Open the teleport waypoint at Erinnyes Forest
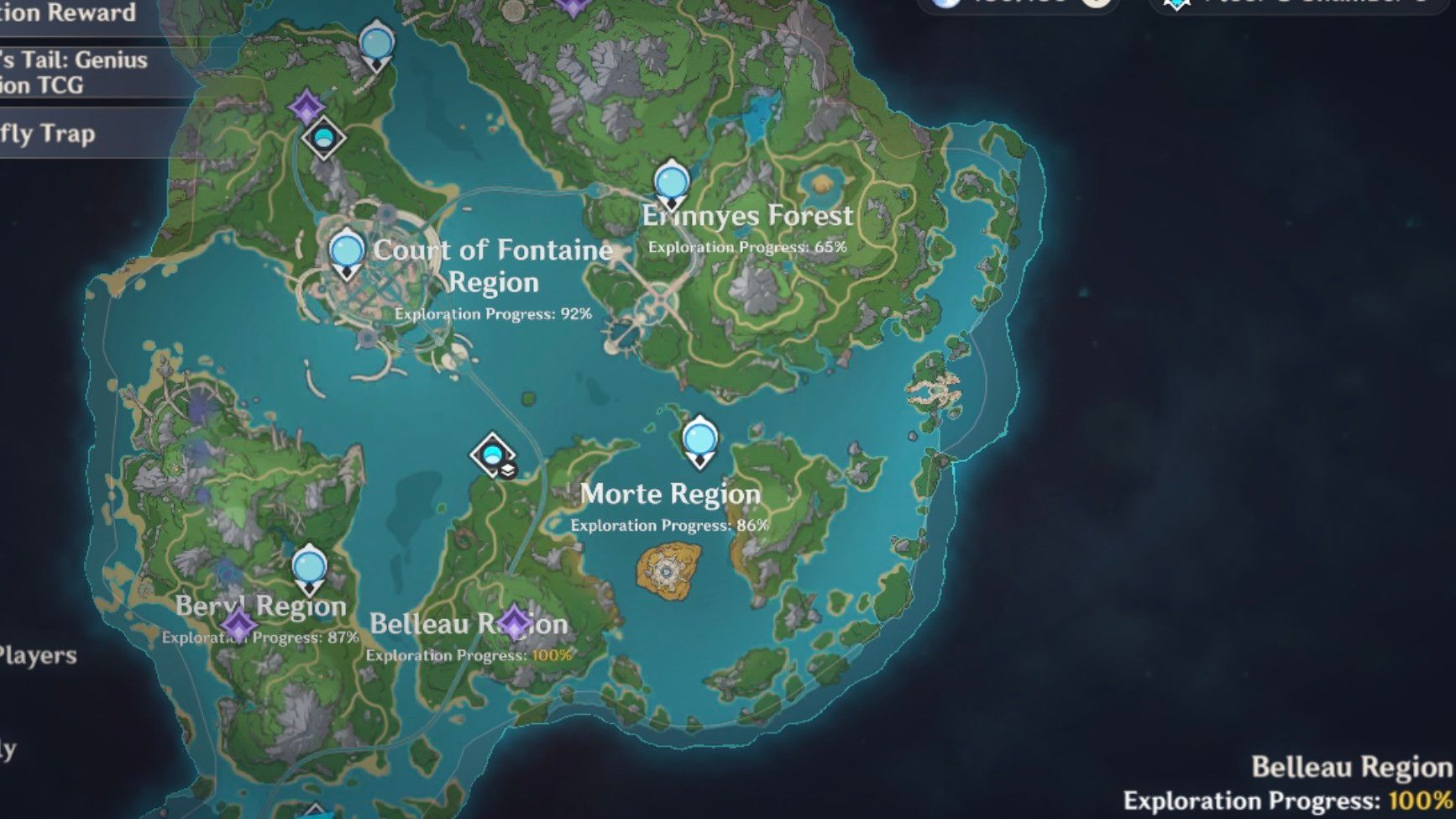This screenshot has height=819, width=1456. coord(670,181)
